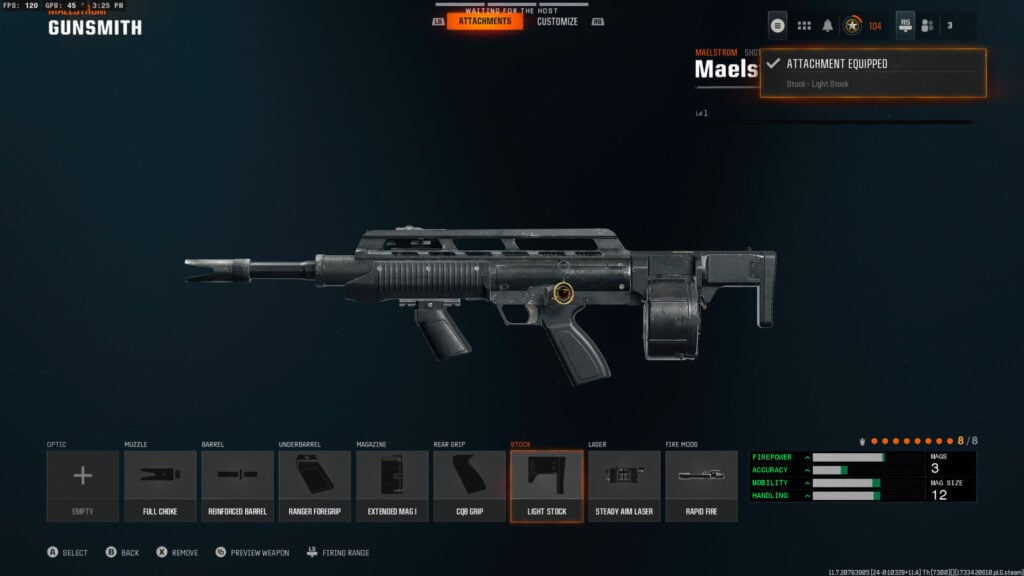Screen dimensions: 1024x576
Task: Open the Customize tab
Action: click(x=557, y=21)
